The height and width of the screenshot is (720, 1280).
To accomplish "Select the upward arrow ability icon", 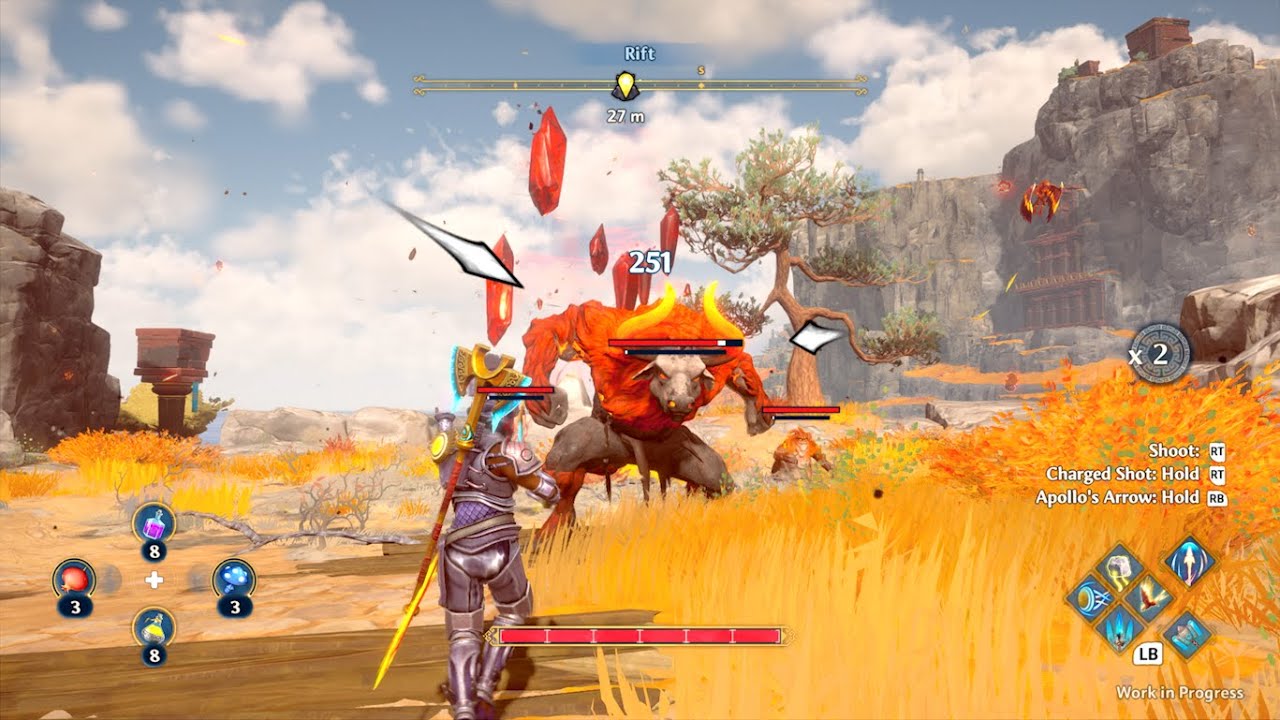I will click(x=1188, y=563).
